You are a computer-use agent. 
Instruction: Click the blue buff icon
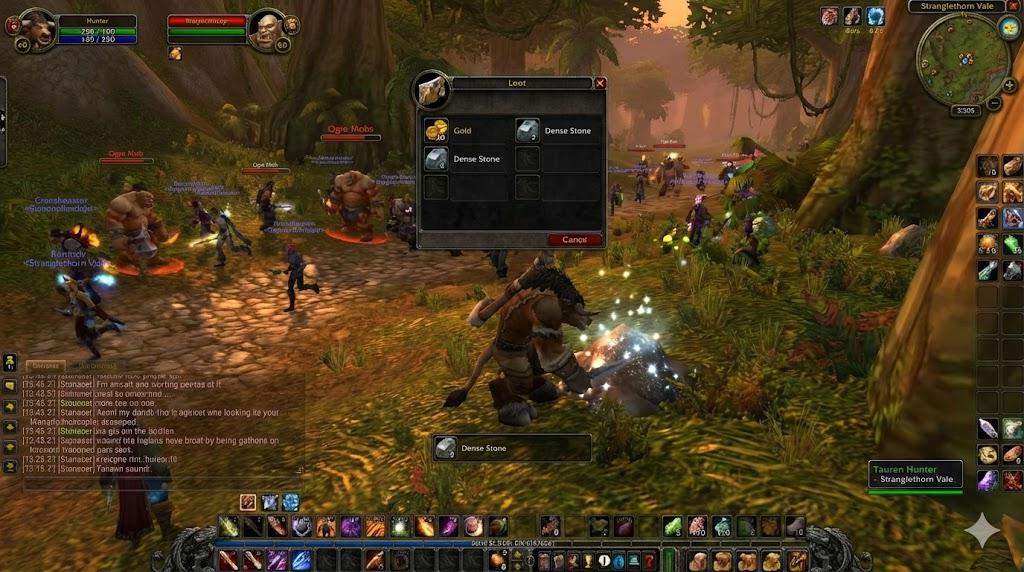(875, 16)
